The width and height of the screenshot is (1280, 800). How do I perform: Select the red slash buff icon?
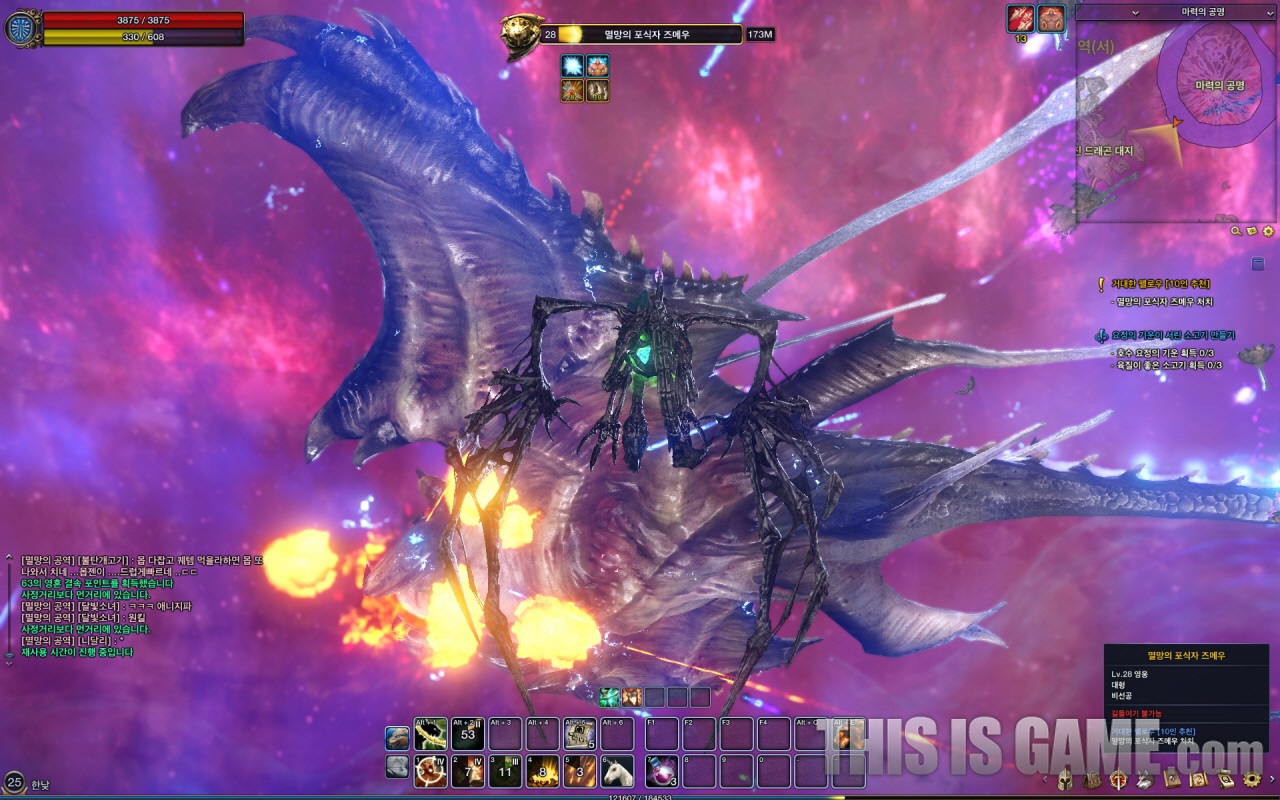pyautogui.click(x=1020, y=18)
